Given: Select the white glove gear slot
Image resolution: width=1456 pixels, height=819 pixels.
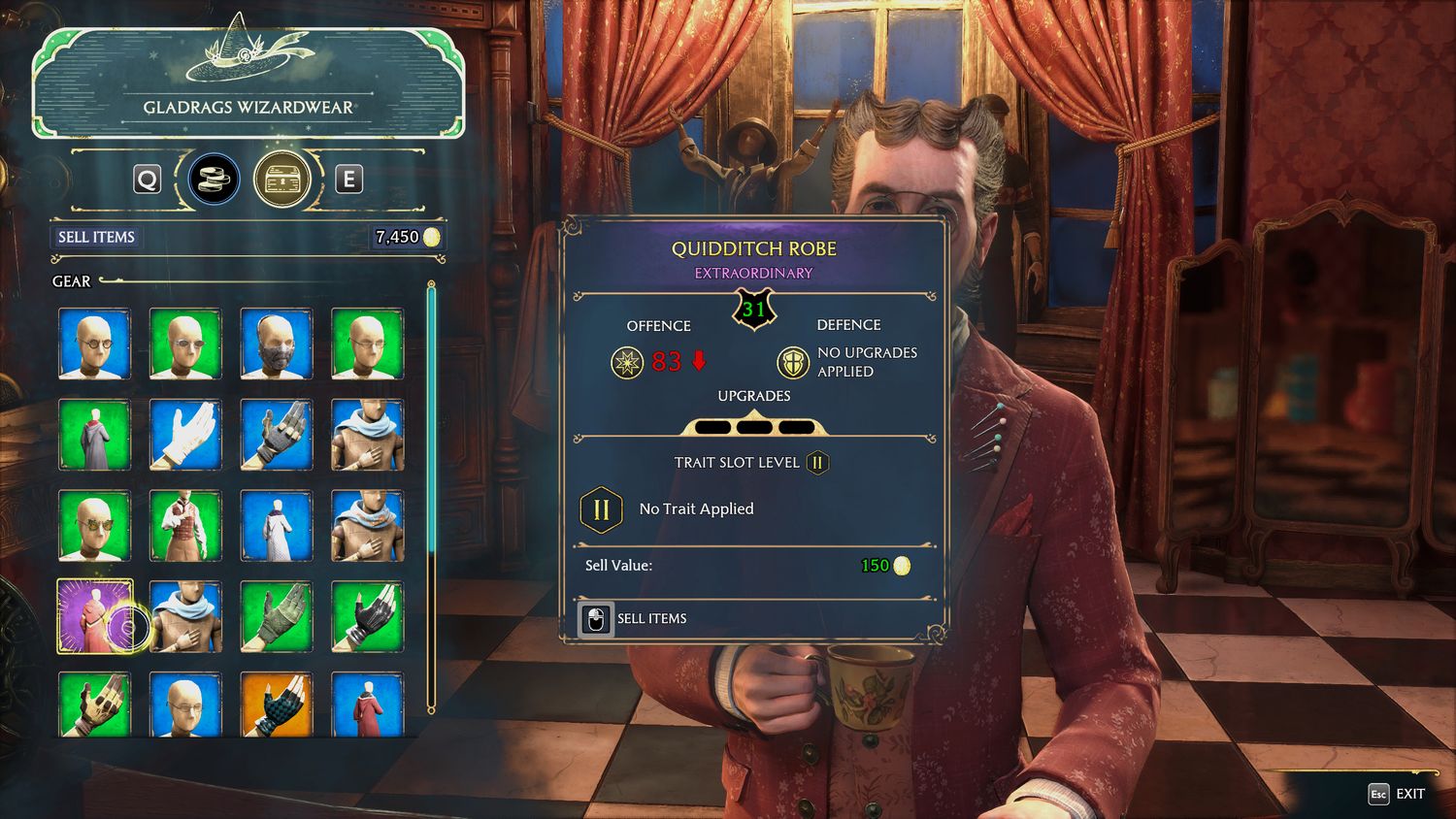Looking at the screenshot, I should [x=185, y=435].
